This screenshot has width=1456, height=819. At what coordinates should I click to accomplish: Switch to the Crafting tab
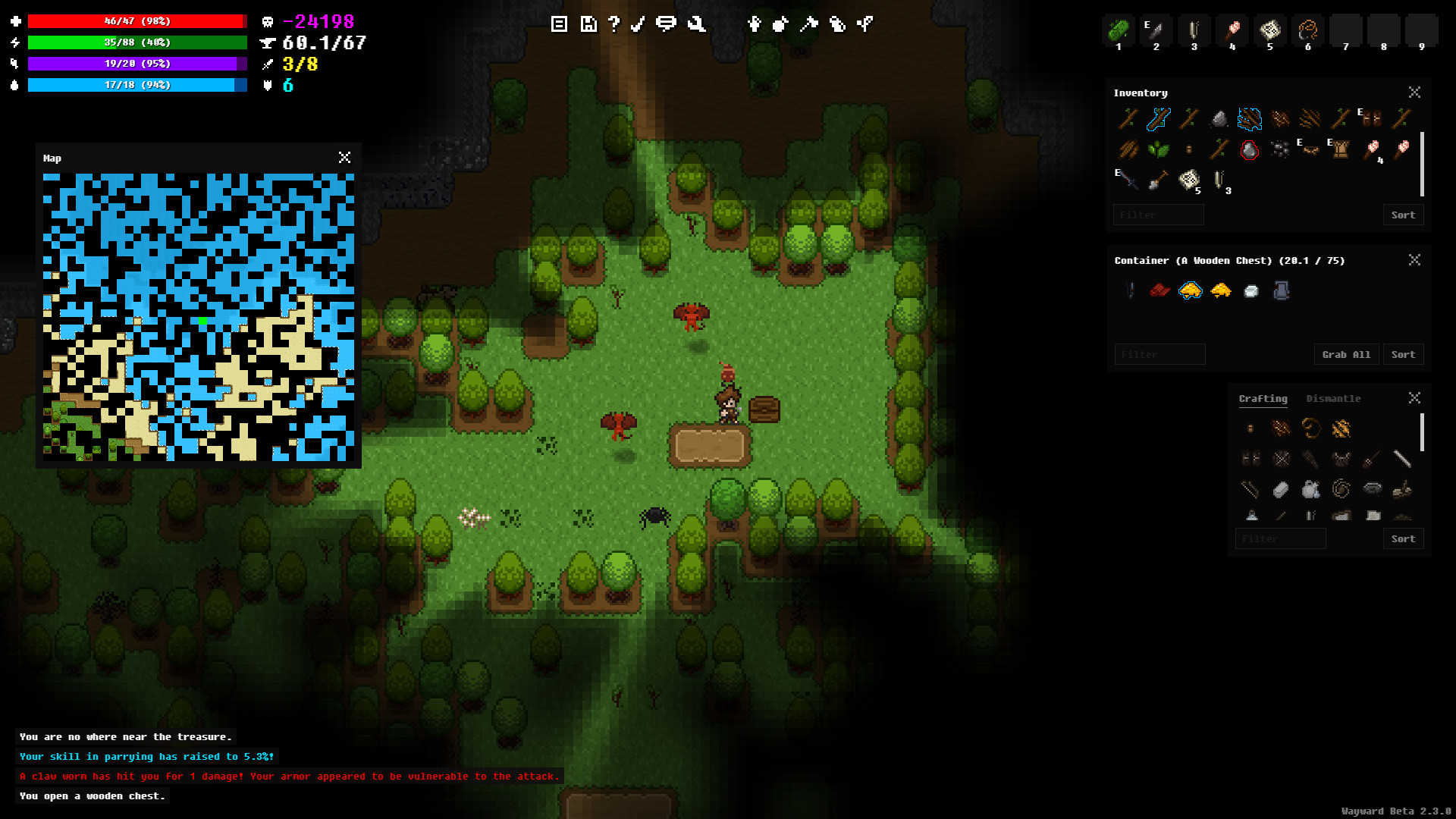[x=1263, y=398]
